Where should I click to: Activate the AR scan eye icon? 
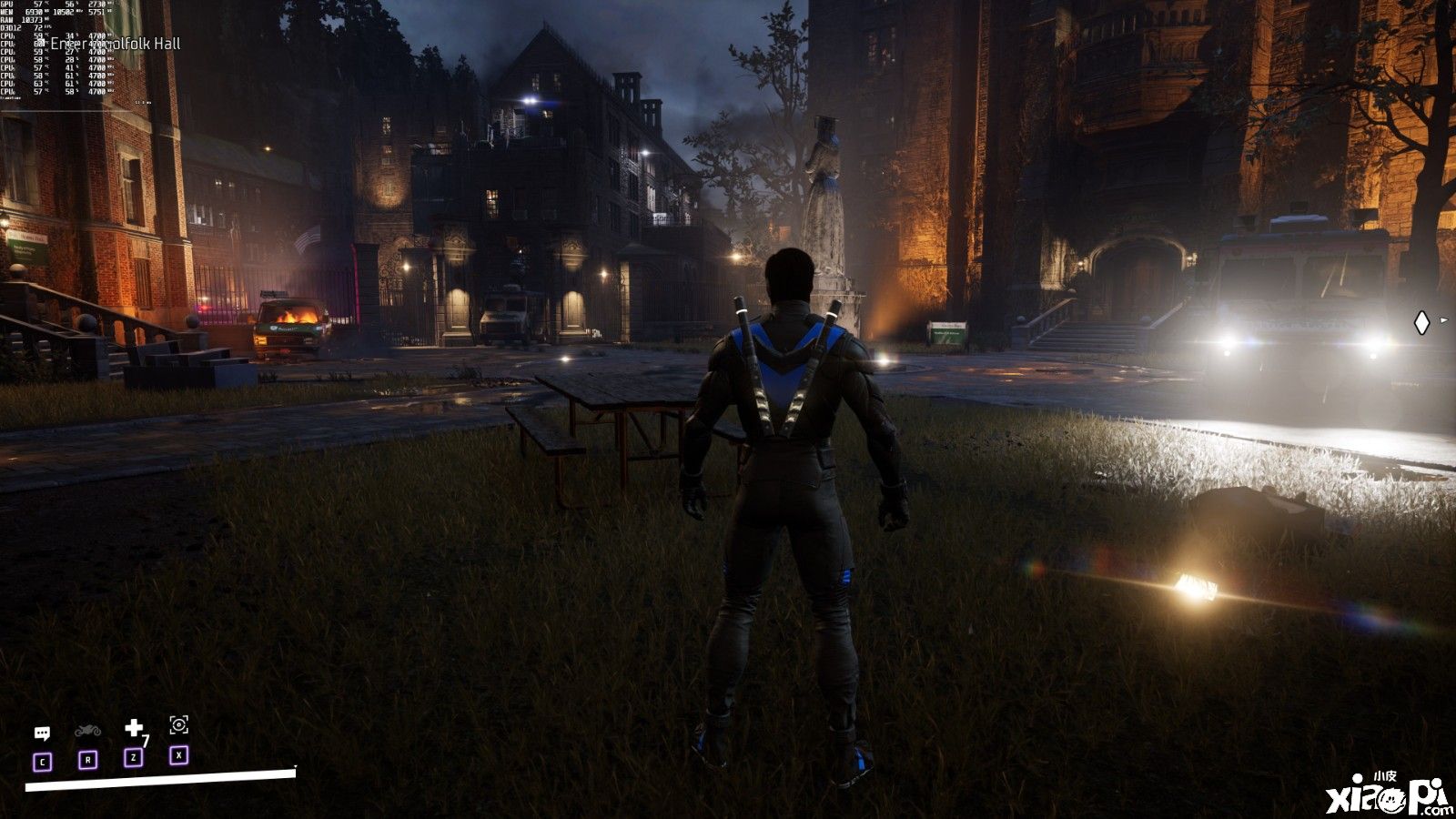179,724
